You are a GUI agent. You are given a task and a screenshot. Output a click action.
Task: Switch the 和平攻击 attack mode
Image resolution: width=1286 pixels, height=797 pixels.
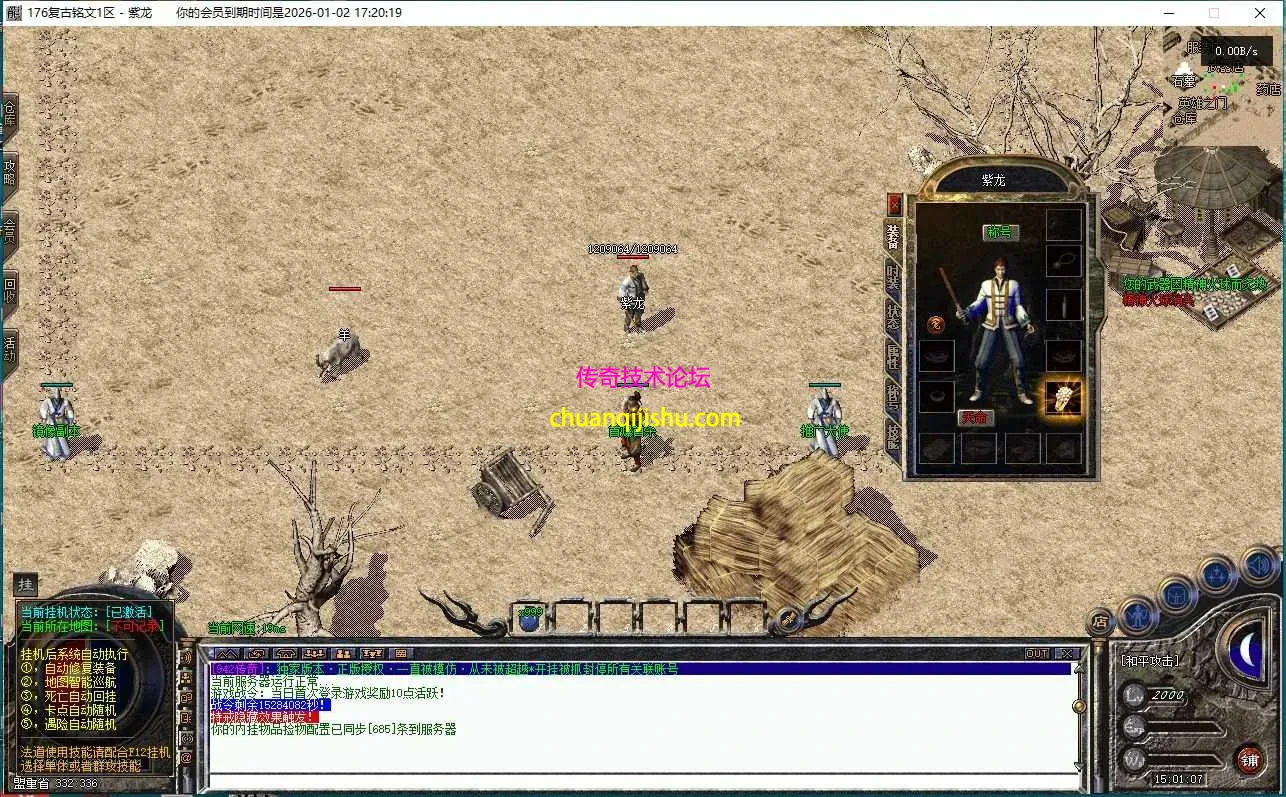1149,661
